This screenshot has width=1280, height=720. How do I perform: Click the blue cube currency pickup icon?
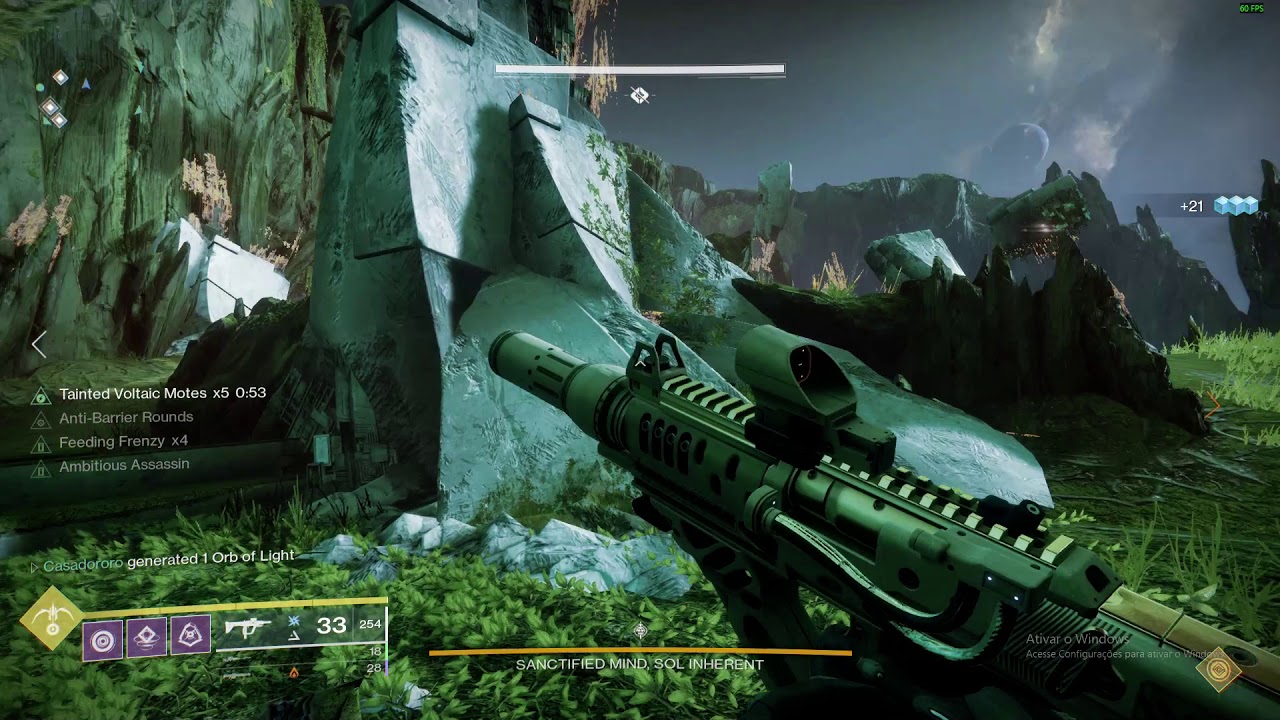(1235, 206)
